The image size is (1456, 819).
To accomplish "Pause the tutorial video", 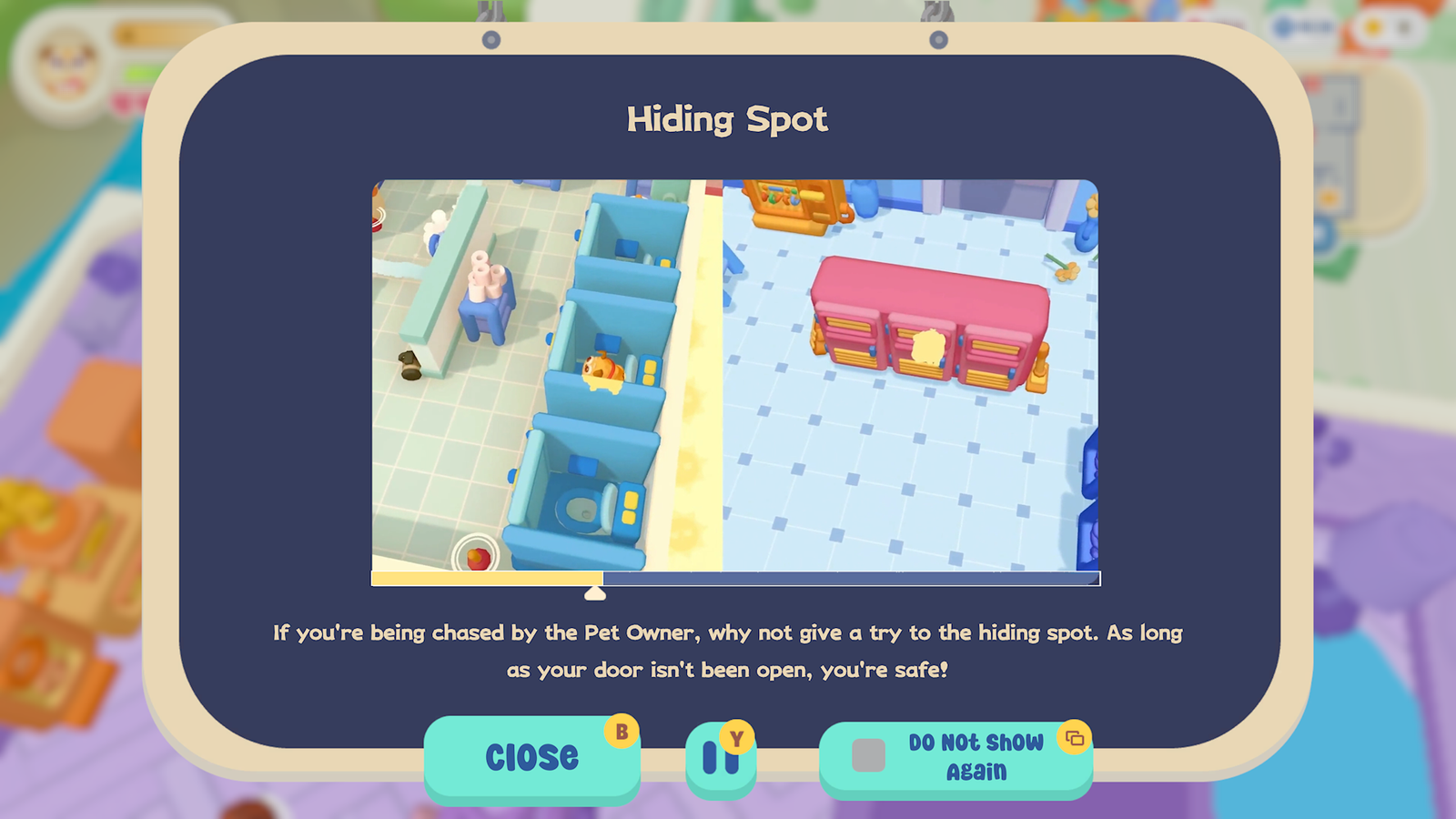I will pos(720,757).
